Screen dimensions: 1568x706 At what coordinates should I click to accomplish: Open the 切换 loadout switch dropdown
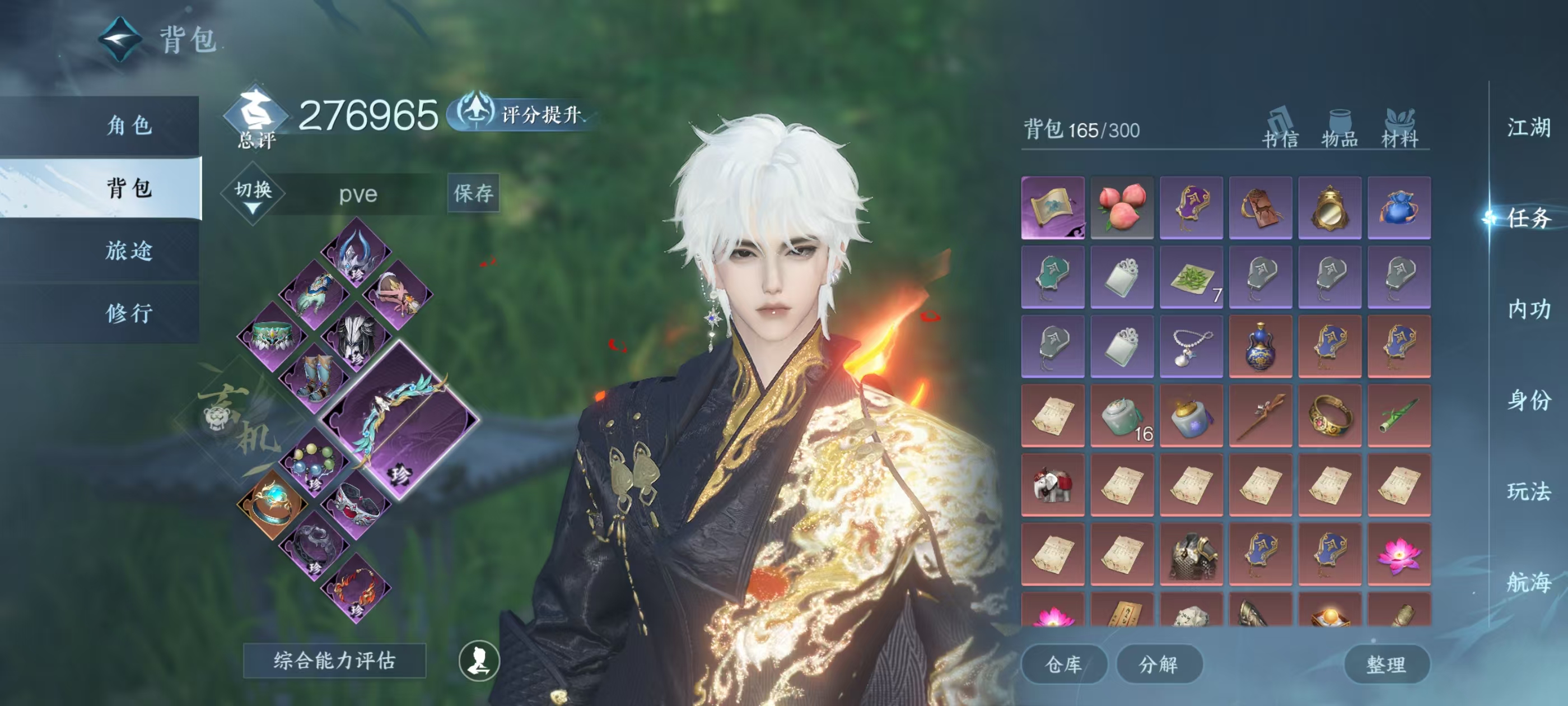253,194
